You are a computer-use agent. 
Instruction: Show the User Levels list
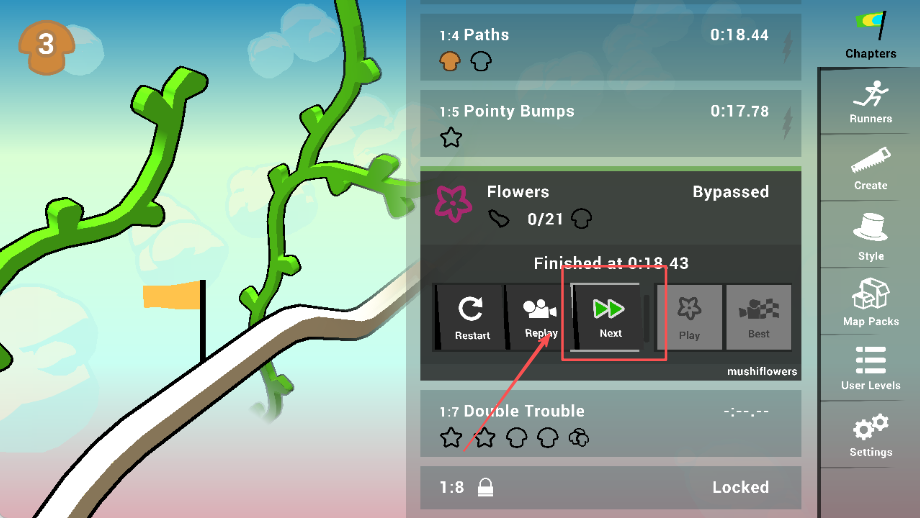coord(870,368)
